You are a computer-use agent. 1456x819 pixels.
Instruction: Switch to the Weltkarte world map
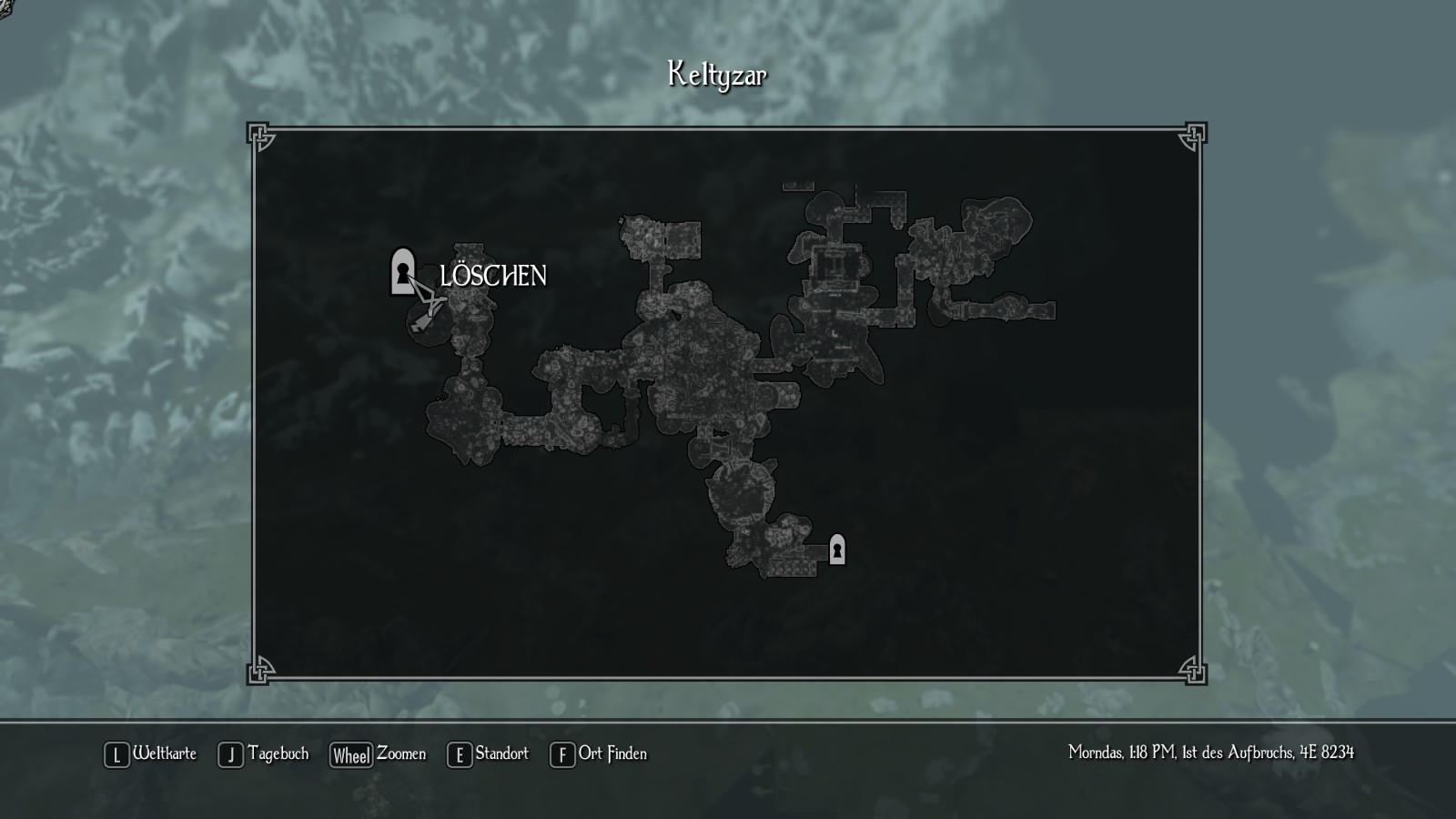pyautogui.click(x=151, y=754)
